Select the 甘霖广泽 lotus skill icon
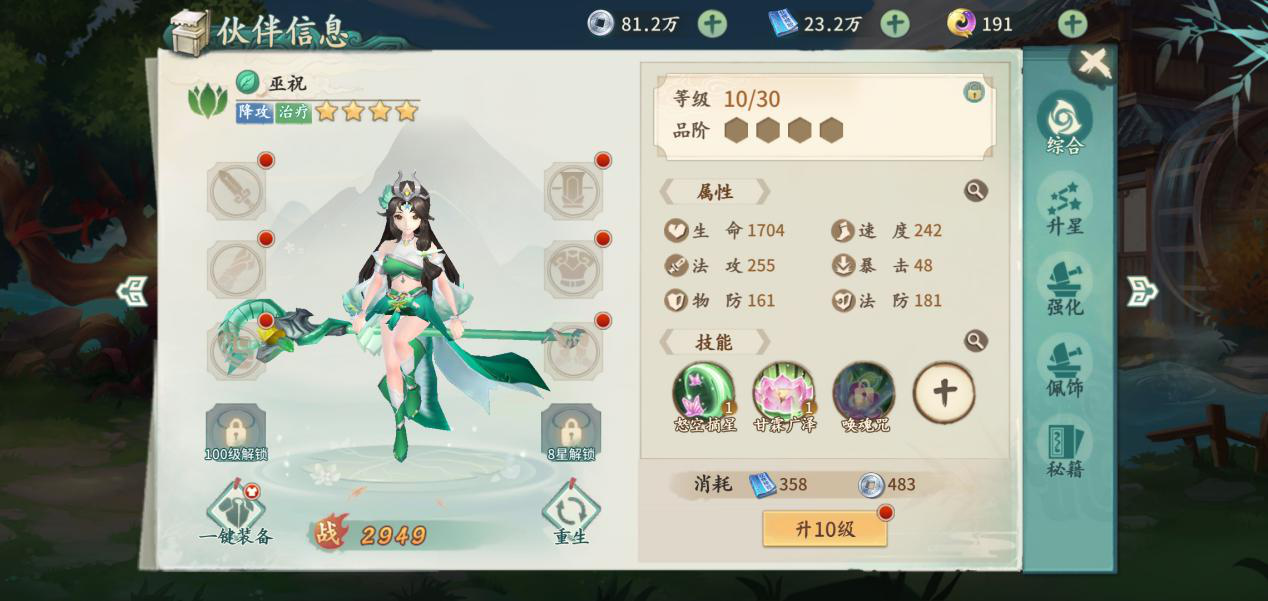Screen dimensions: 1268x601 783,391
